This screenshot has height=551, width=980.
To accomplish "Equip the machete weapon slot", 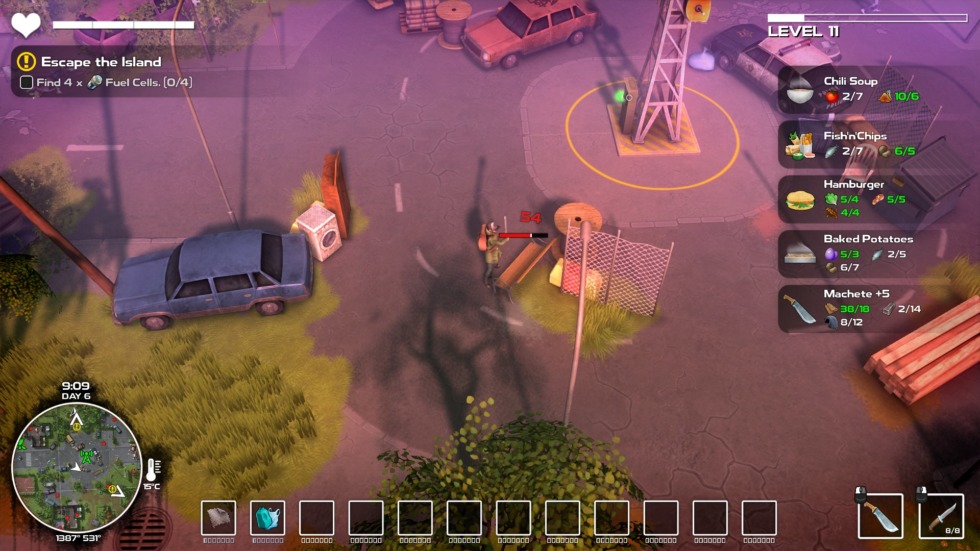I will (881, 517).
